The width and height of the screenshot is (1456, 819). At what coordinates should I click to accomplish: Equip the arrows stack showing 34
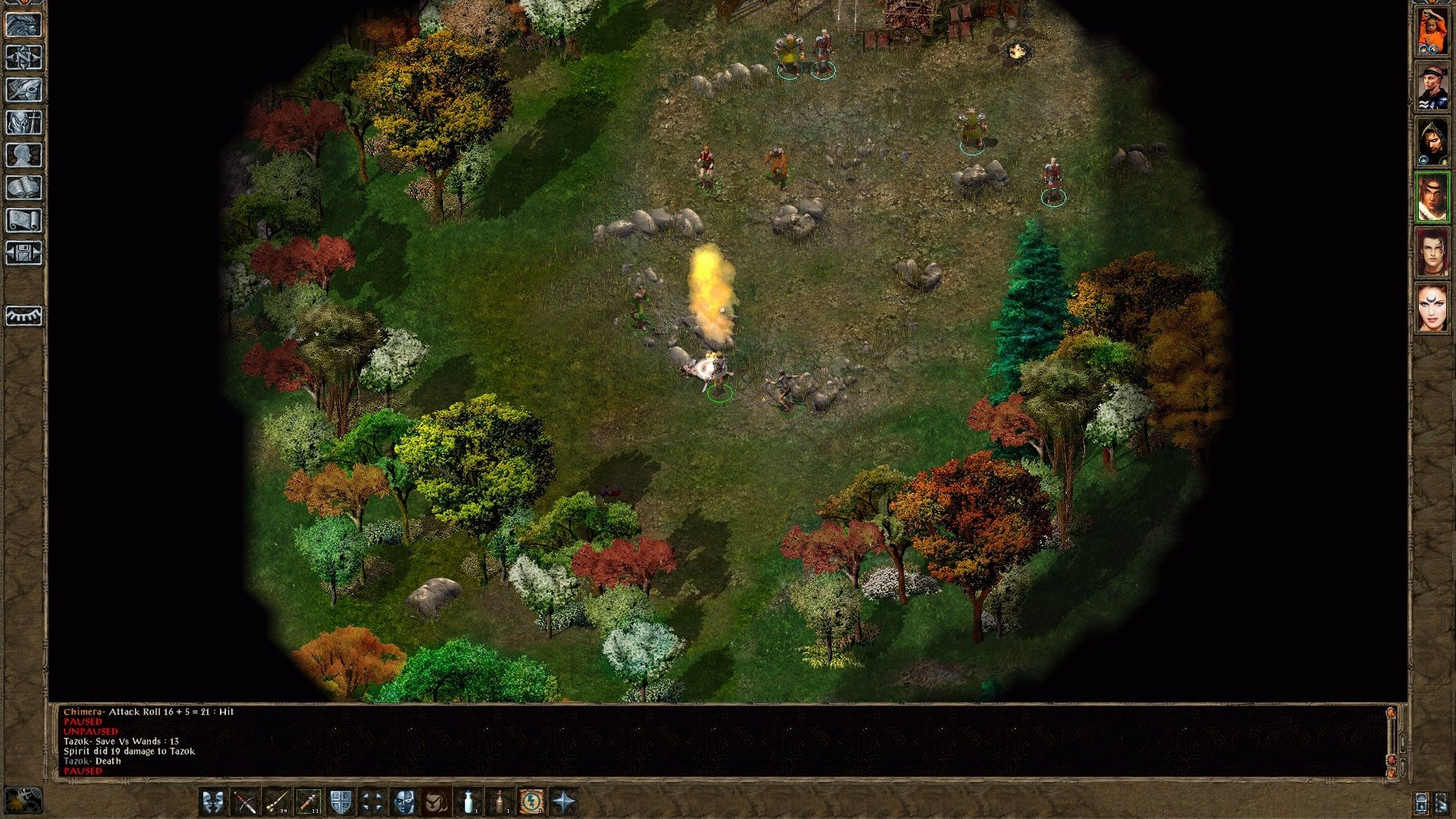[x=277, y=802]
